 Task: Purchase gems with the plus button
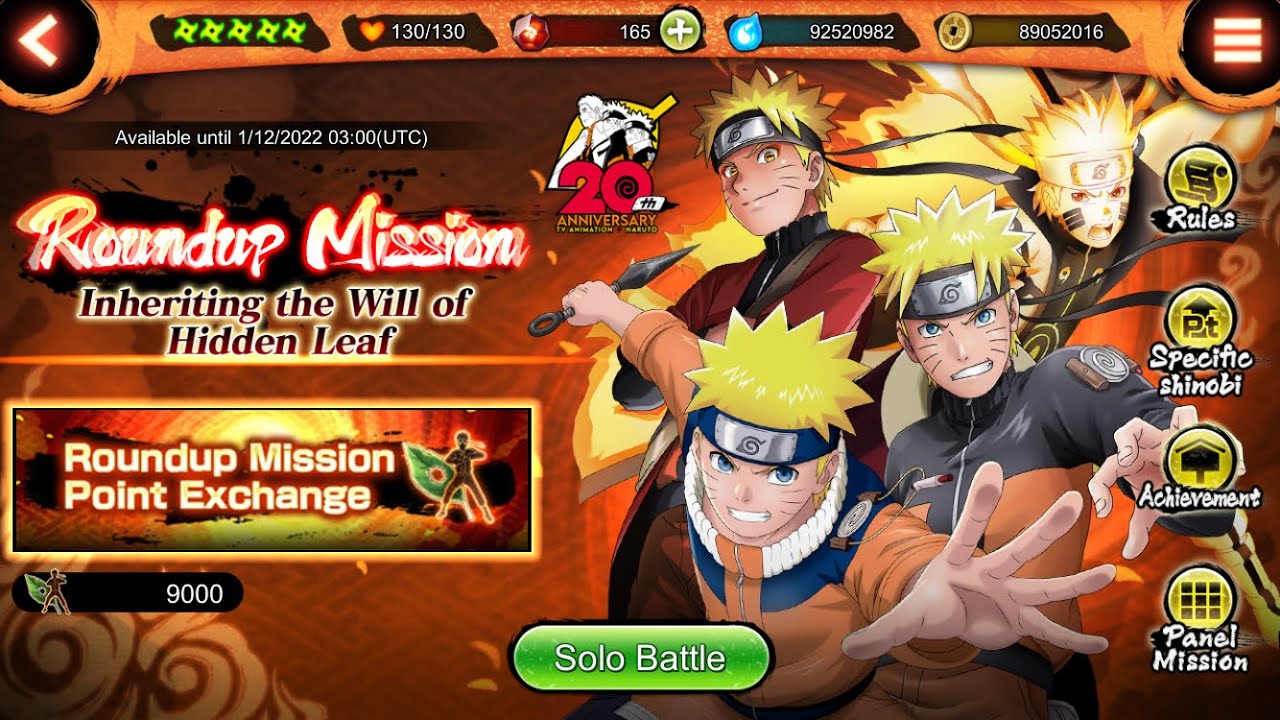tap(679, 29)
